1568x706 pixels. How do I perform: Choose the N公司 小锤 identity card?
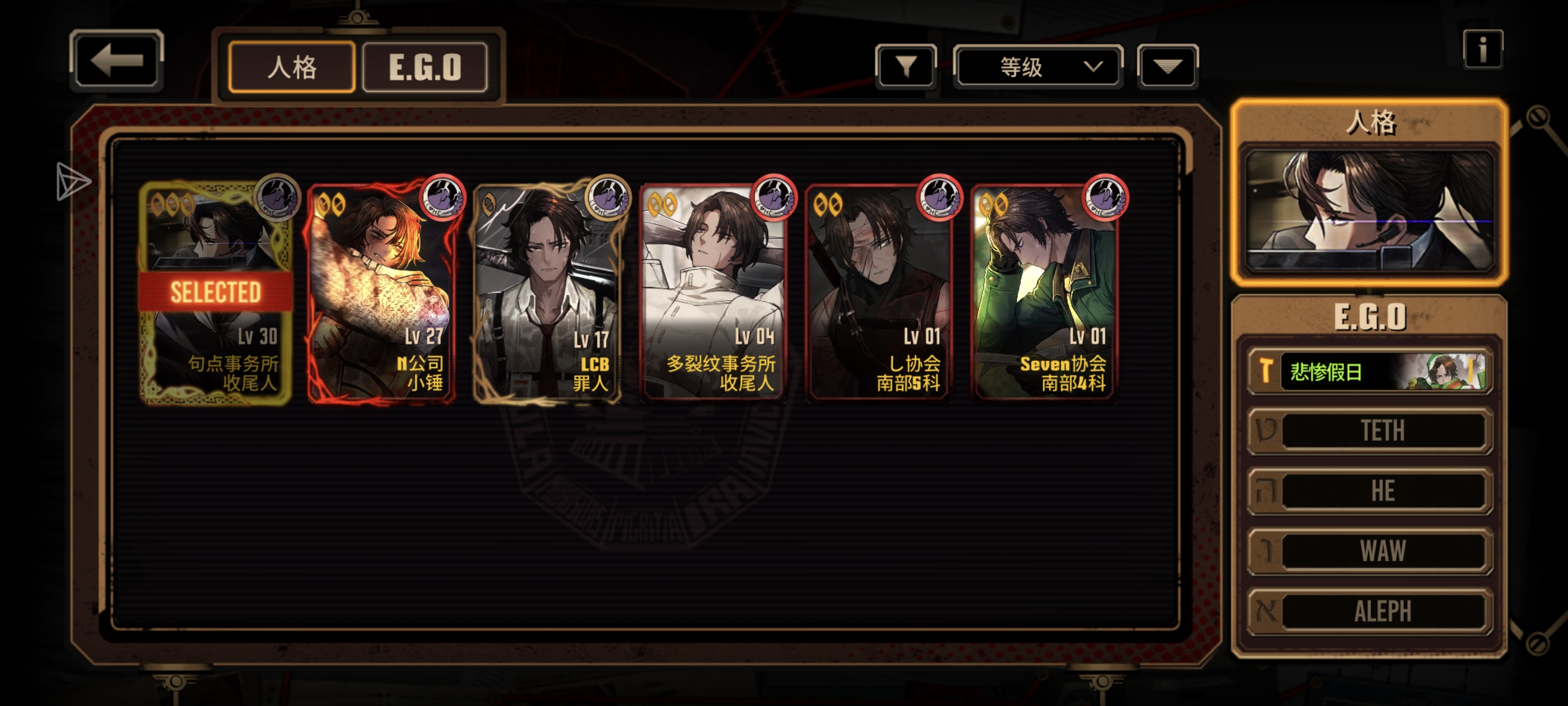pyautogui.click(x=382, y=292)
